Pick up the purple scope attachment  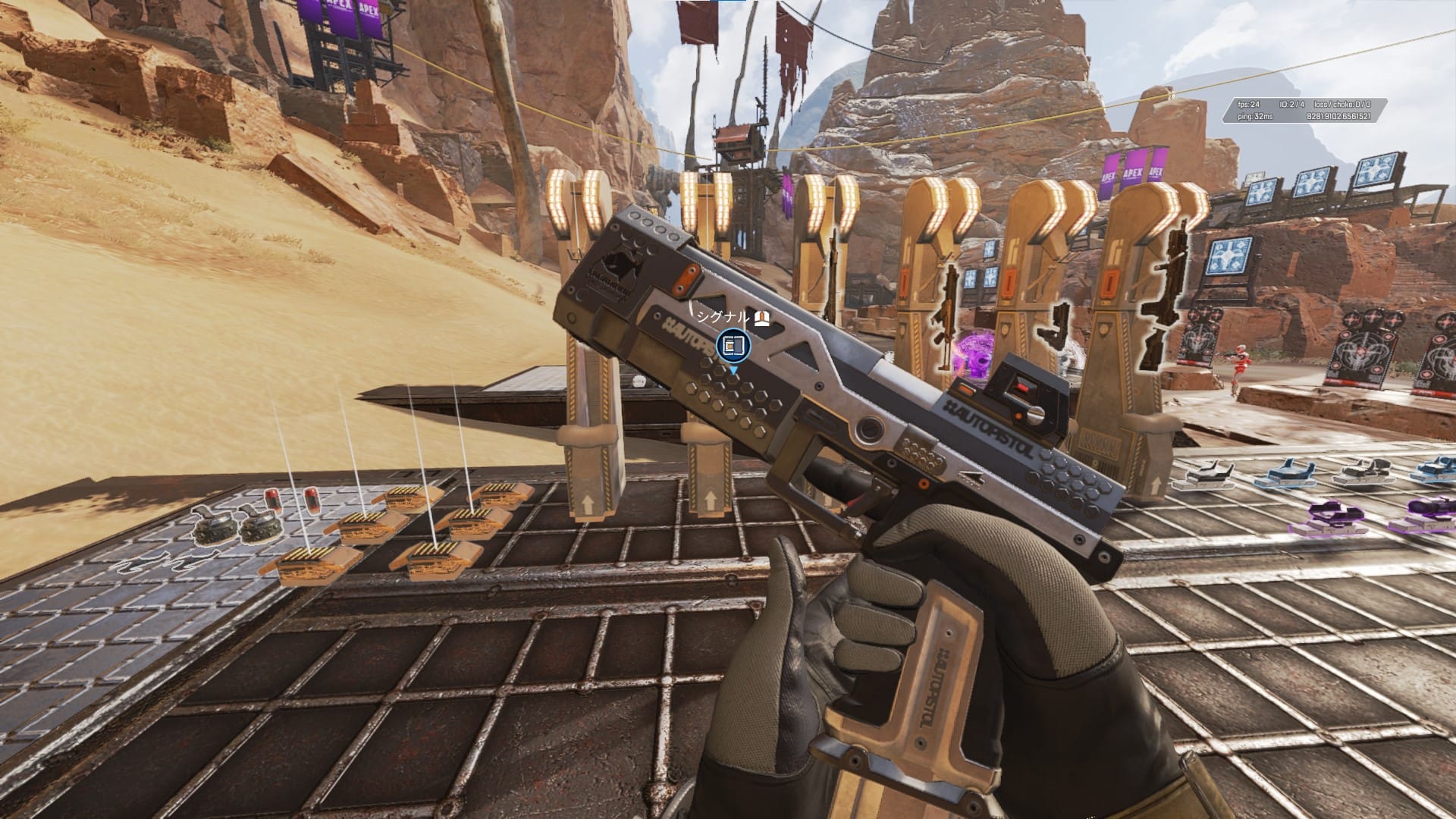(x=1333, y=514)
